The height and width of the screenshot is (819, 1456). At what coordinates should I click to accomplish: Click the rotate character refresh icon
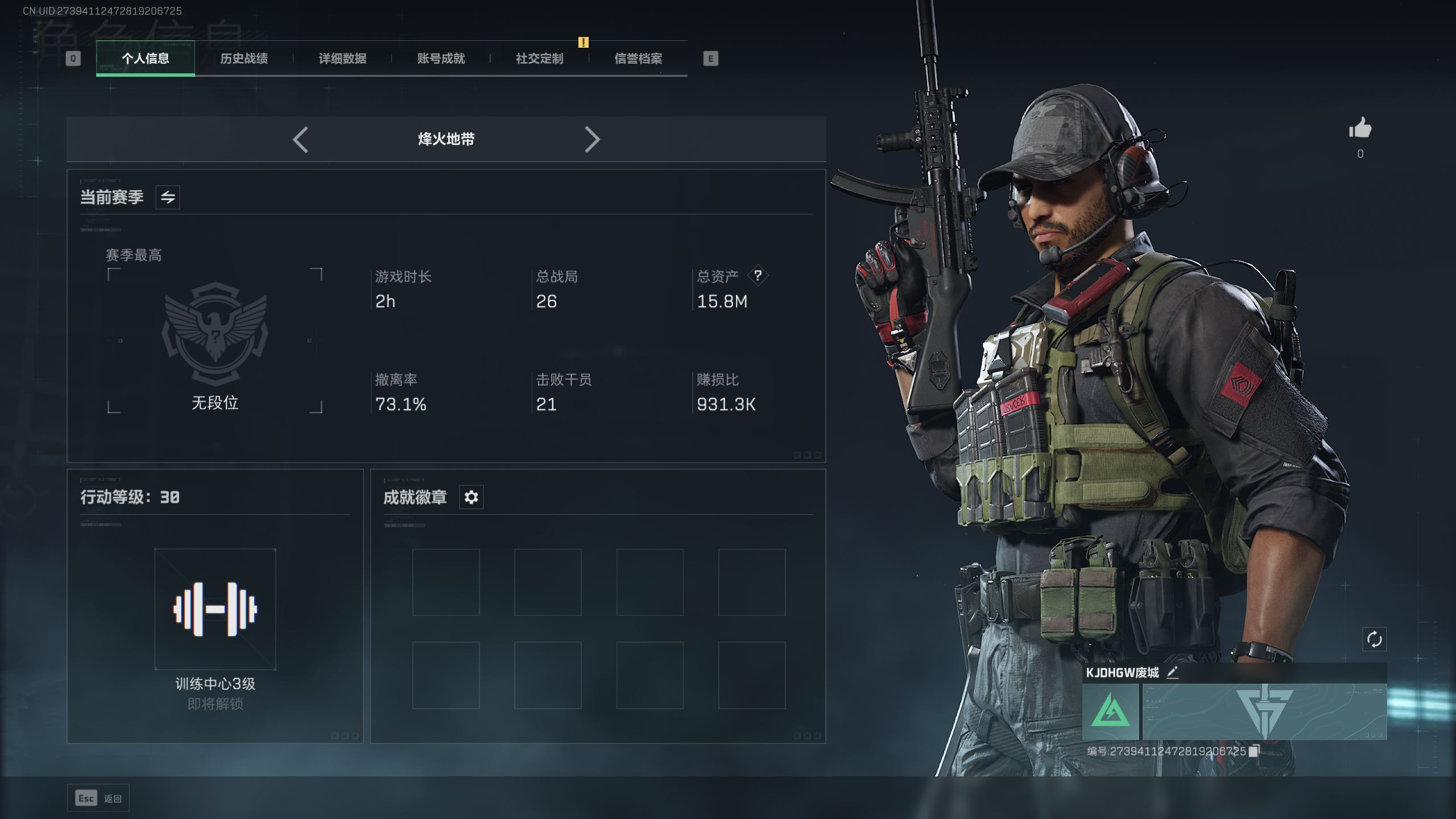pos(1374,639)
